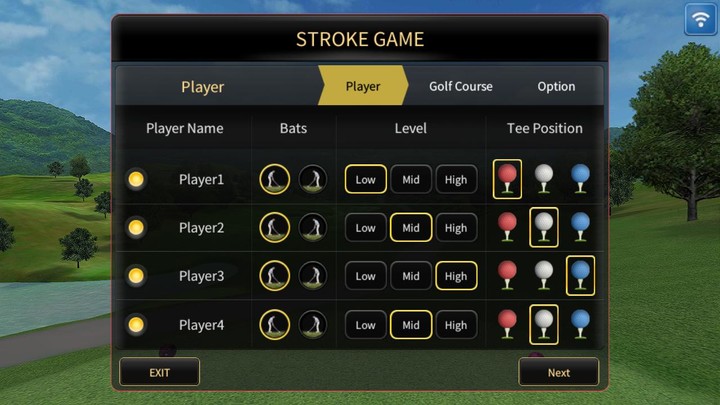Viewport: 720px width, 405px height.
Task: Choose the white tee for Player3
Action: click(x=544, y=275)
